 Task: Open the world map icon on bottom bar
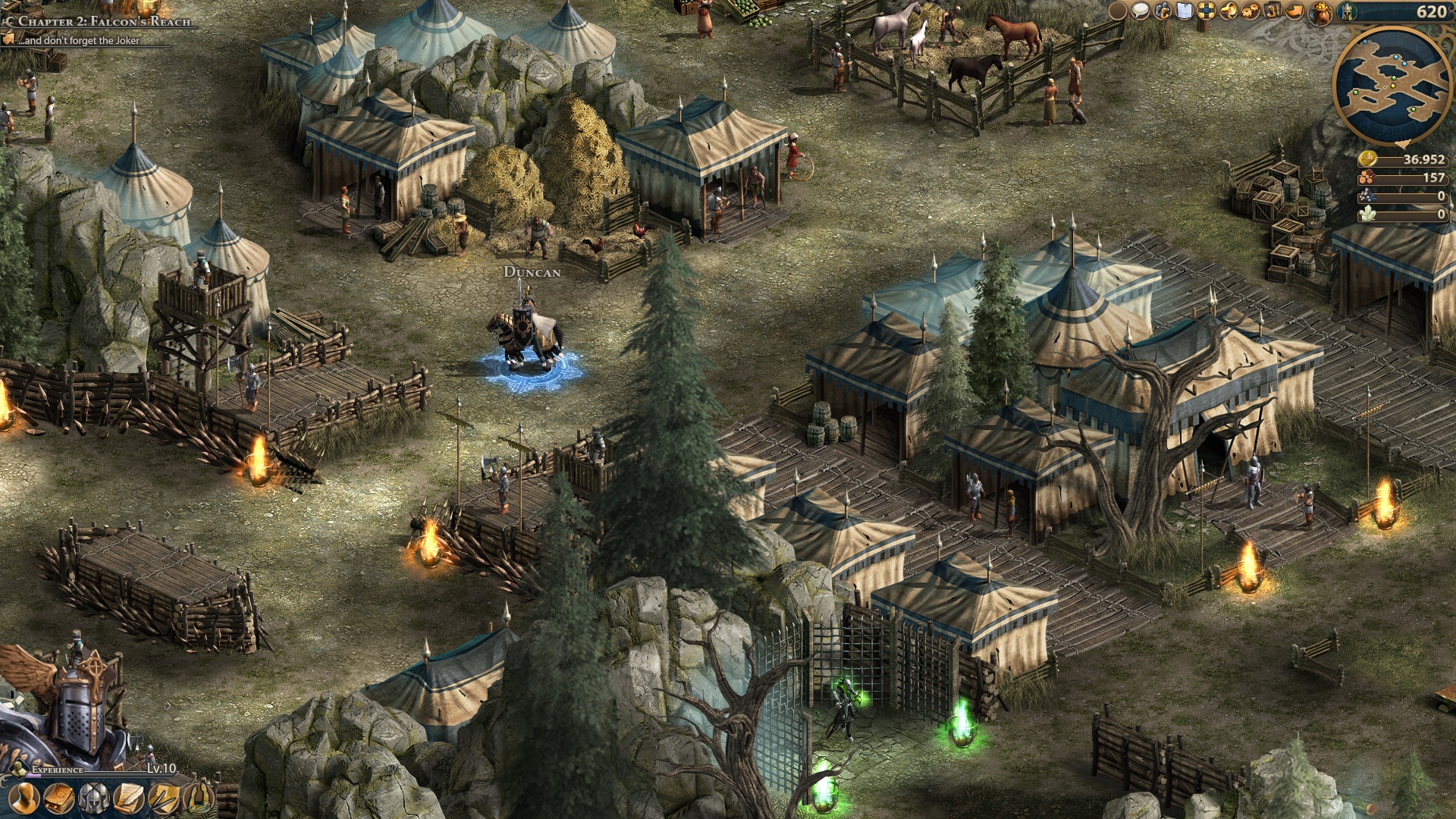(199, 799)
